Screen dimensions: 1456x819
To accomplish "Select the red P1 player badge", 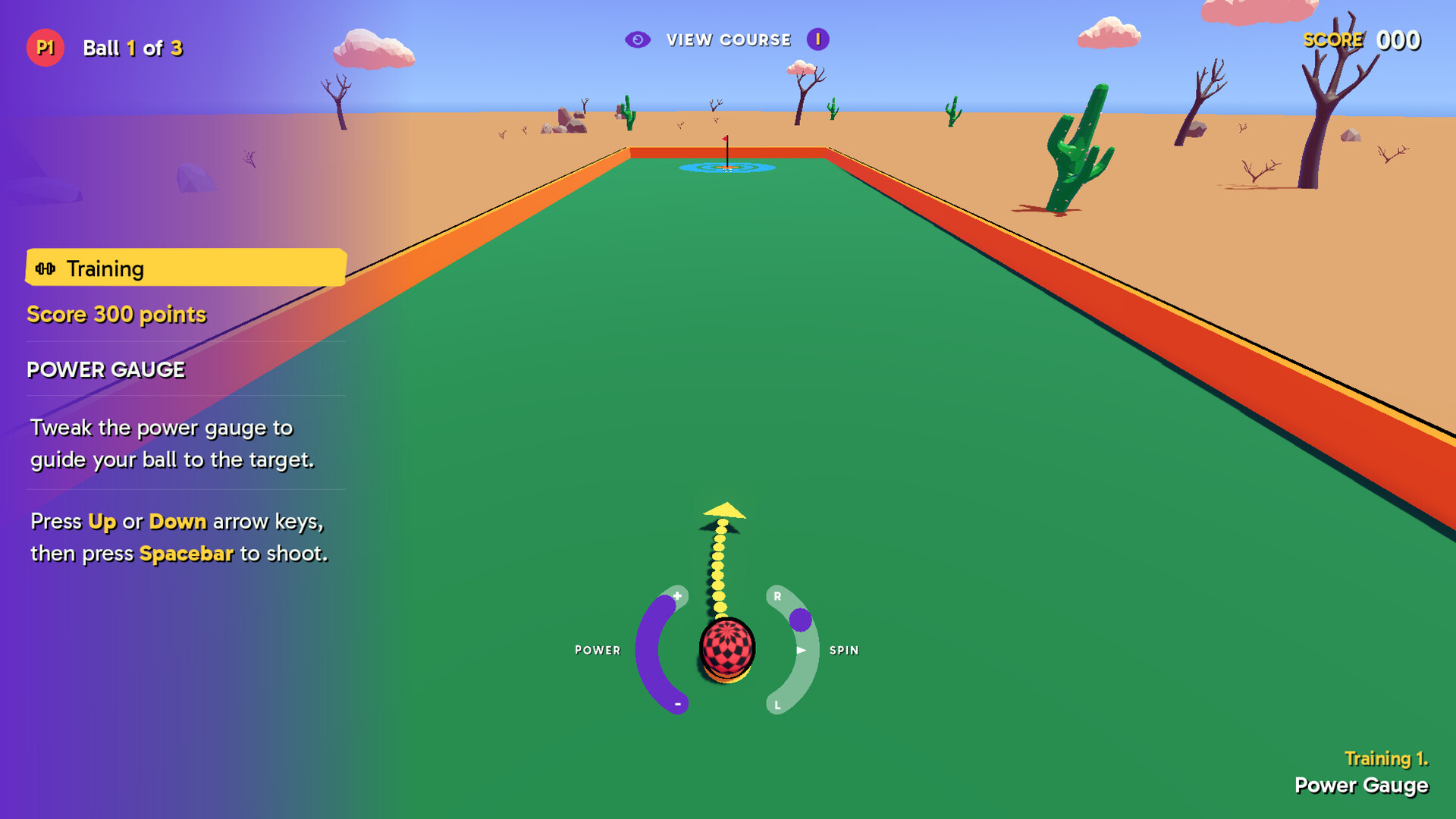I will (x=45, y=47).
